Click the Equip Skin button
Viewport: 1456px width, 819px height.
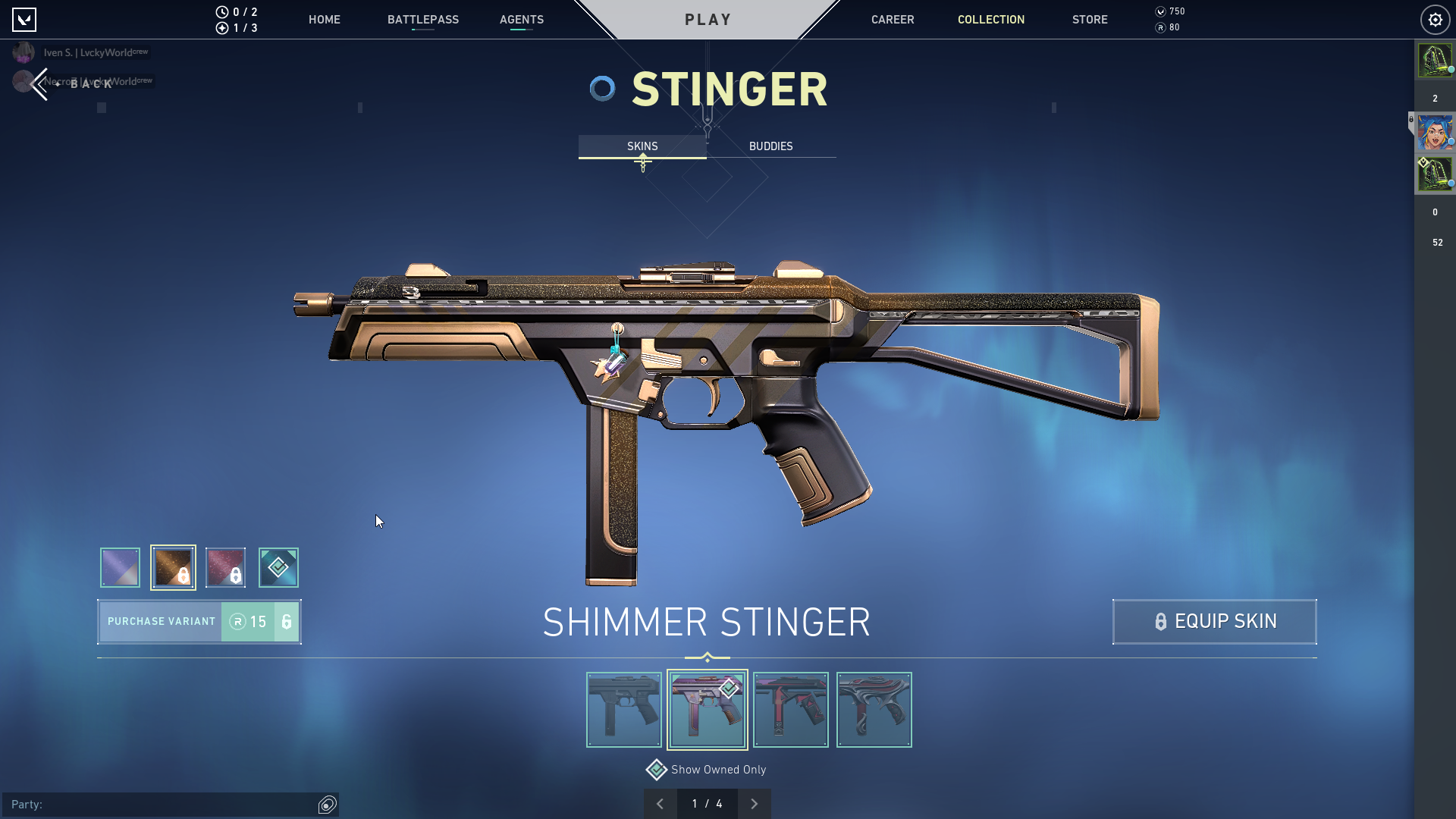(1214, 622)
